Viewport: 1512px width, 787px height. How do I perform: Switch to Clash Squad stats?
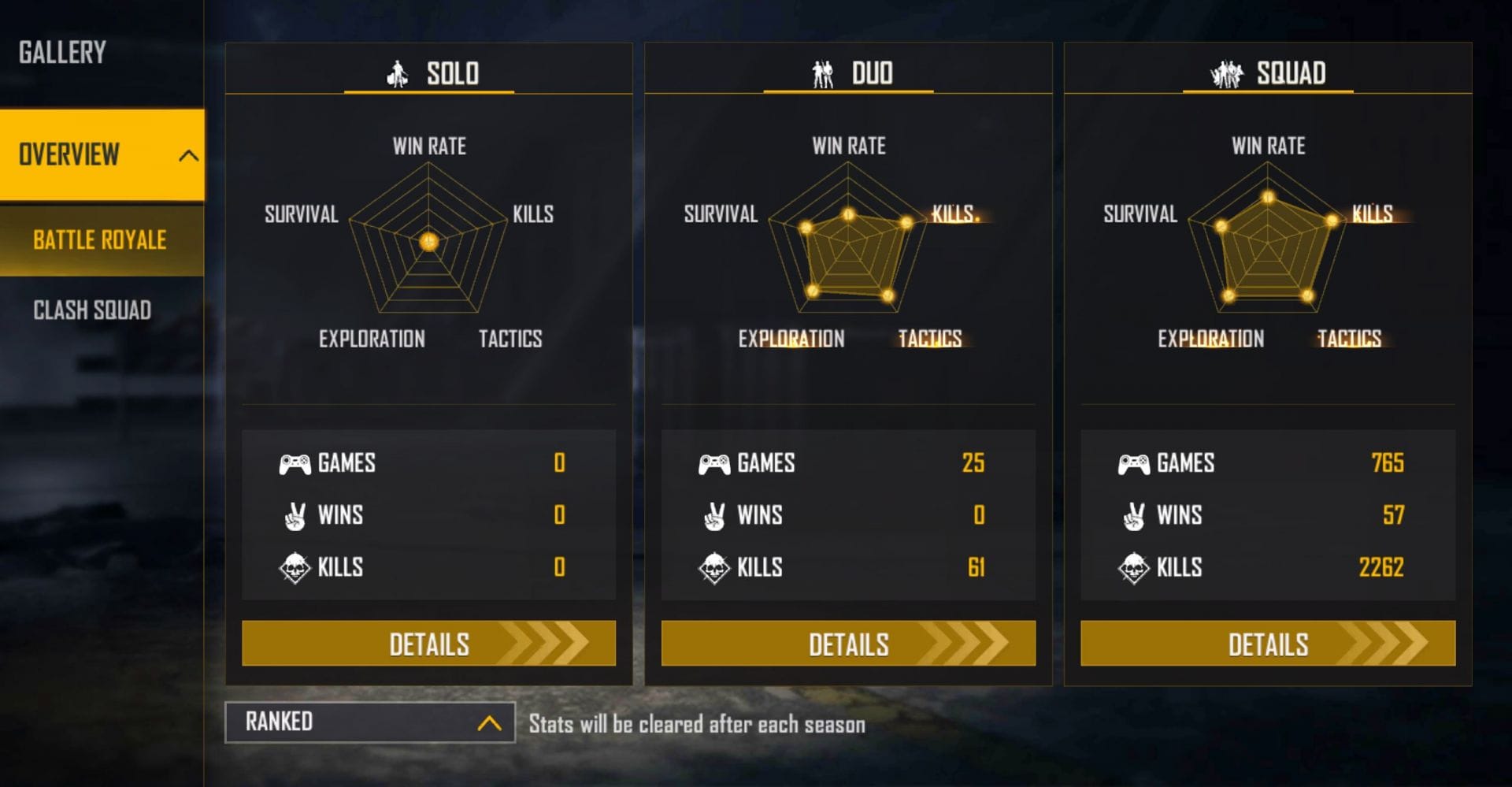pos(92,310)
